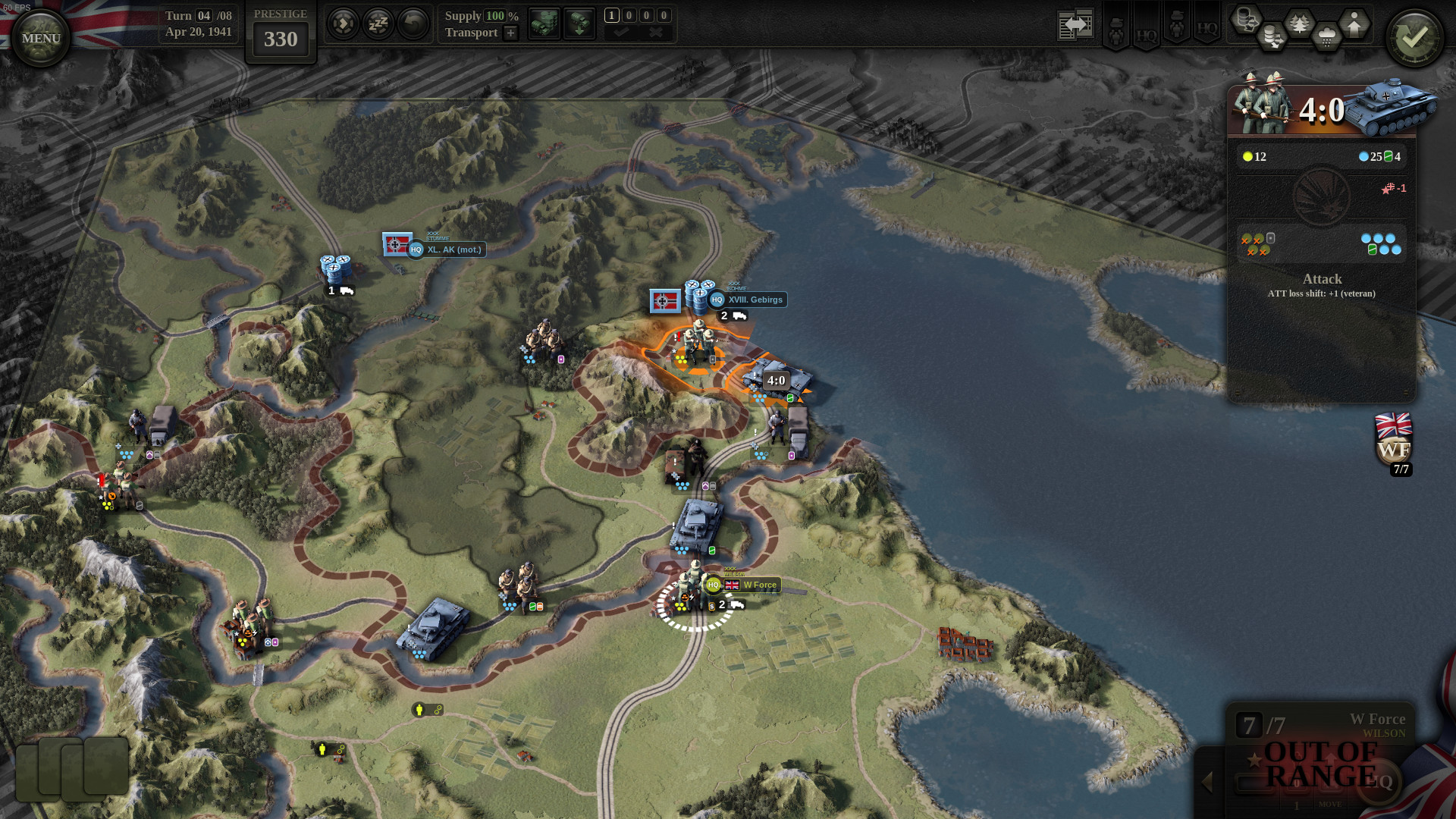Switch to the HQ filter banner

coord(1147,32)
